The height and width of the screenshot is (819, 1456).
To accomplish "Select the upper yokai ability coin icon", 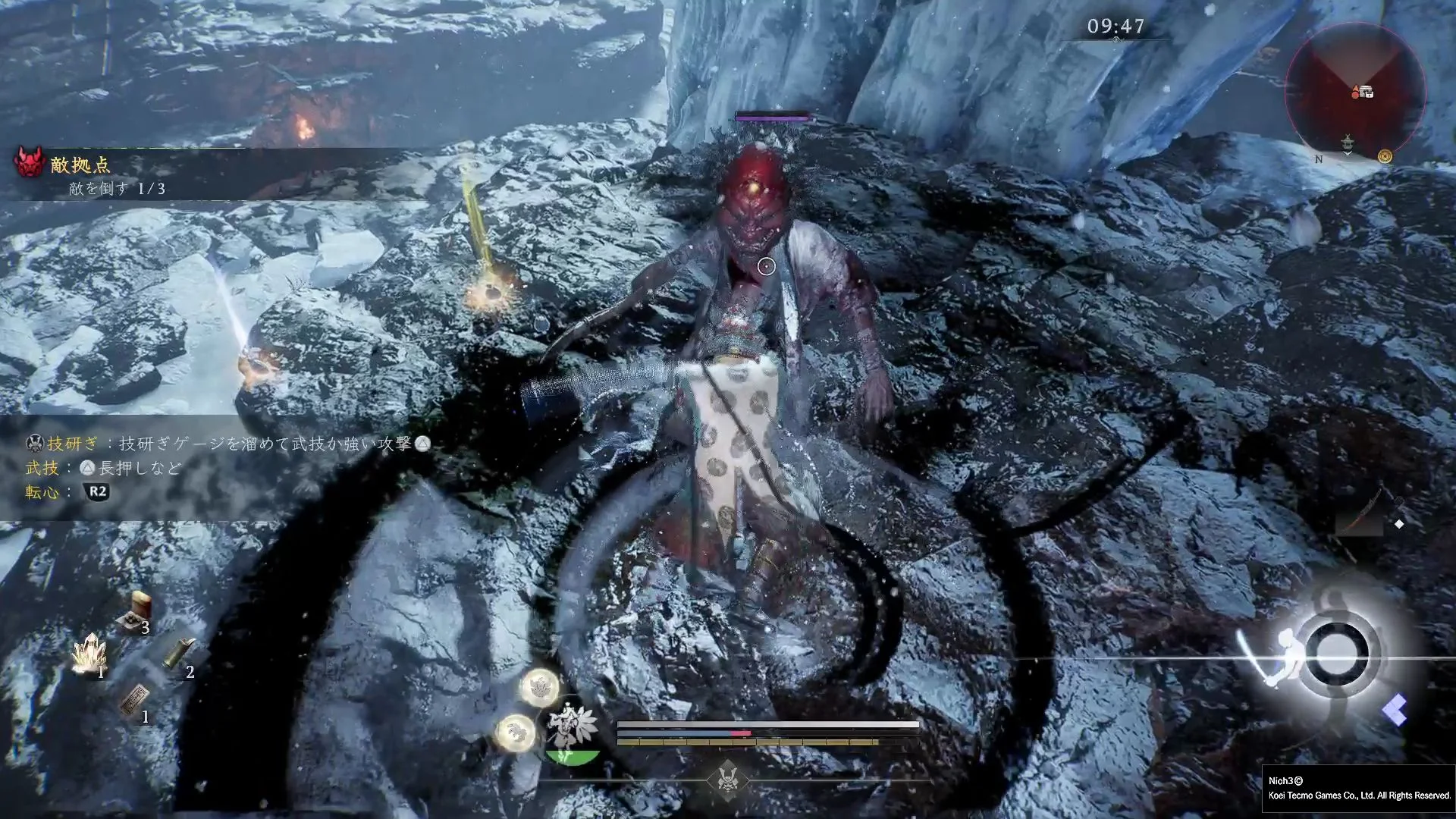I will (539, 687).
